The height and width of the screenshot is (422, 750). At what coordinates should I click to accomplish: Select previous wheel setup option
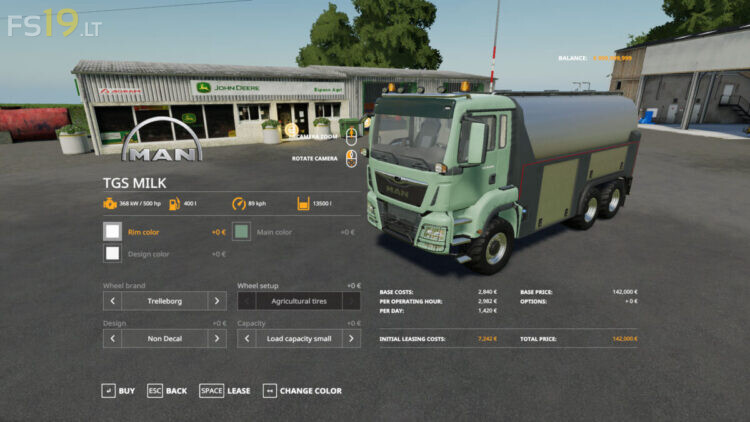point(246,301)
